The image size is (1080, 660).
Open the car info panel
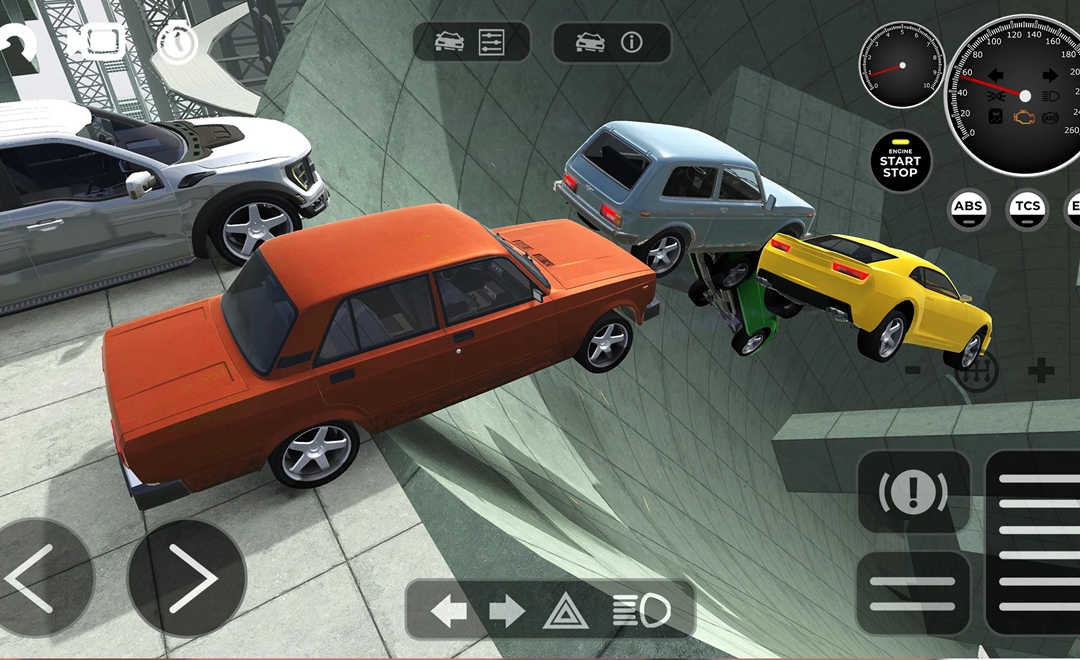[611, 42]
